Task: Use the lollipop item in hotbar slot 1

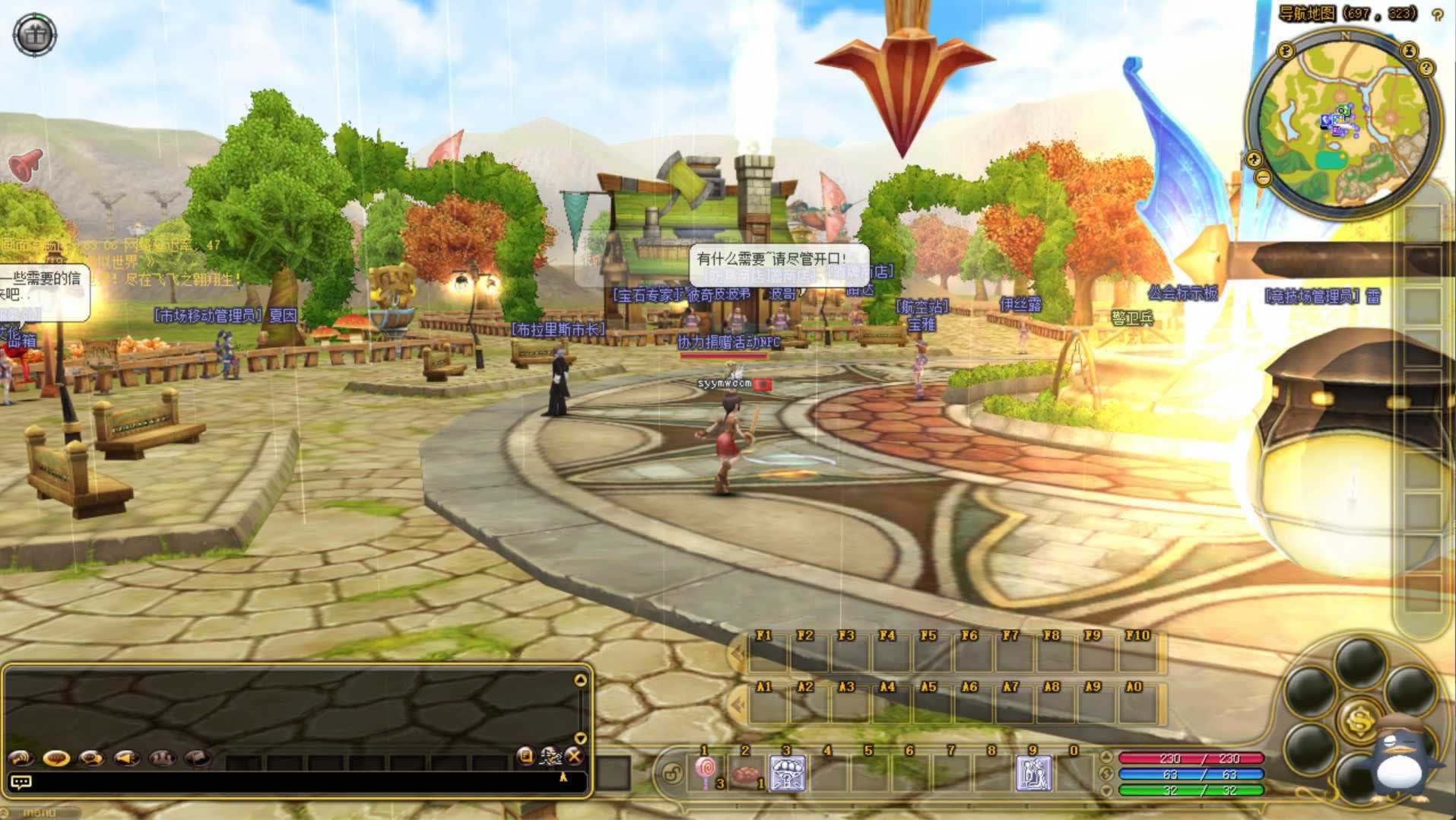Action: coord(706,773)
